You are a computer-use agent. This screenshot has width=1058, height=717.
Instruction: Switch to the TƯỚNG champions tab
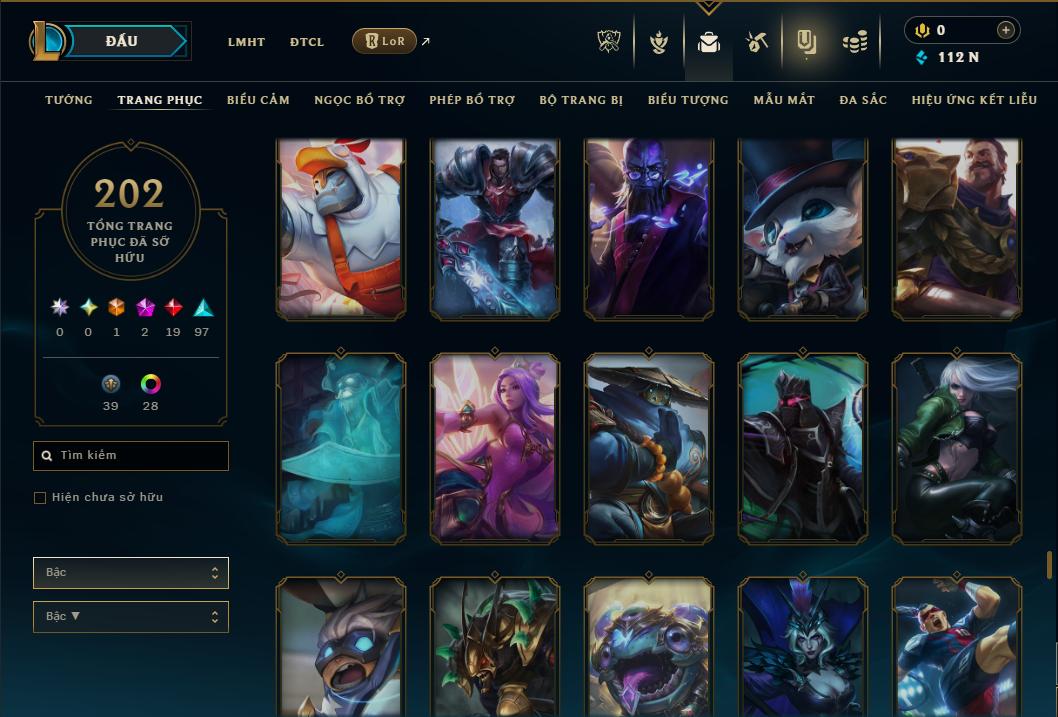point(69,100)
